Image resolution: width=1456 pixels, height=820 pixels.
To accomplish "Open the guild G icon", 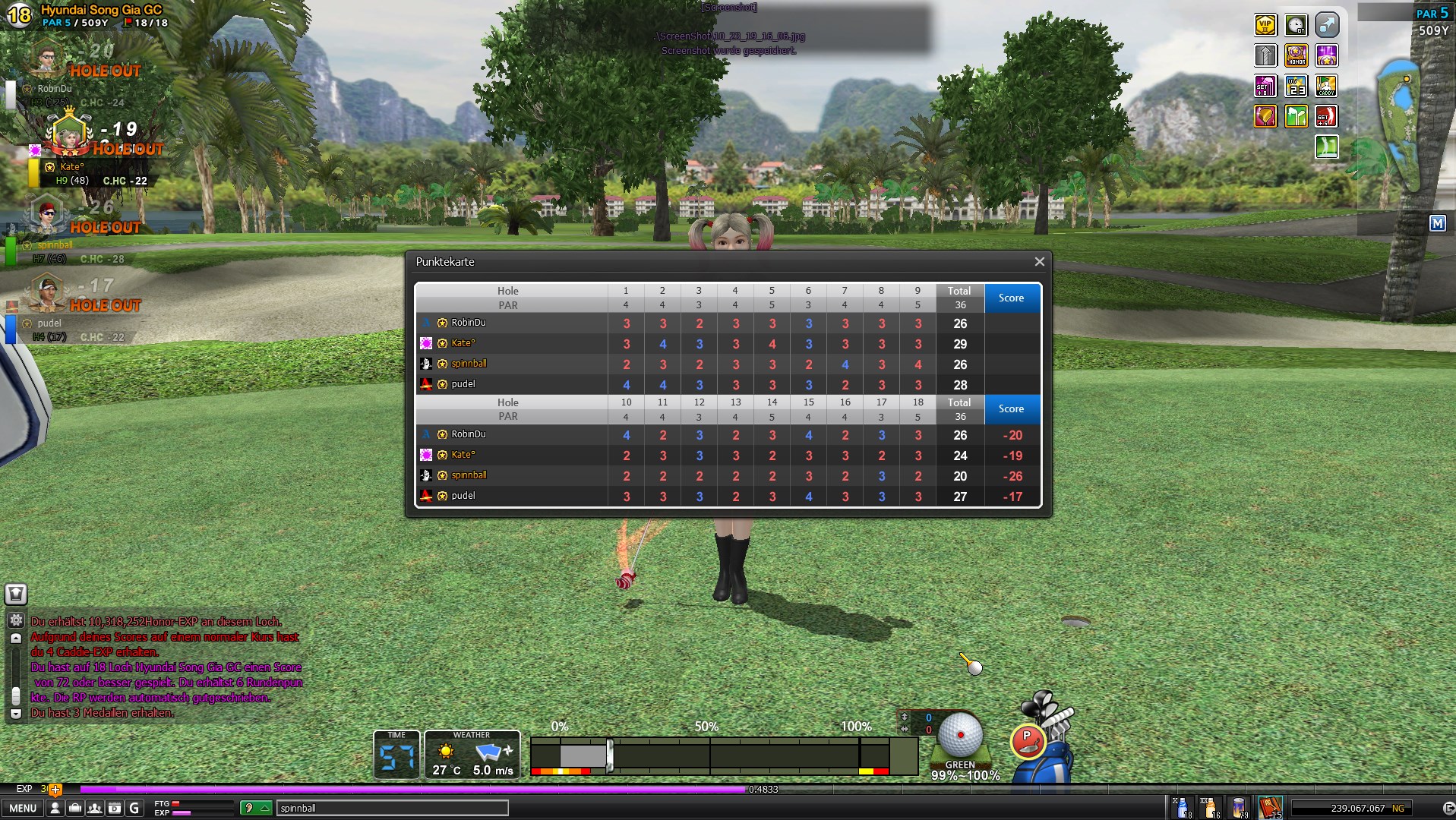I will (x=134, y=808).
